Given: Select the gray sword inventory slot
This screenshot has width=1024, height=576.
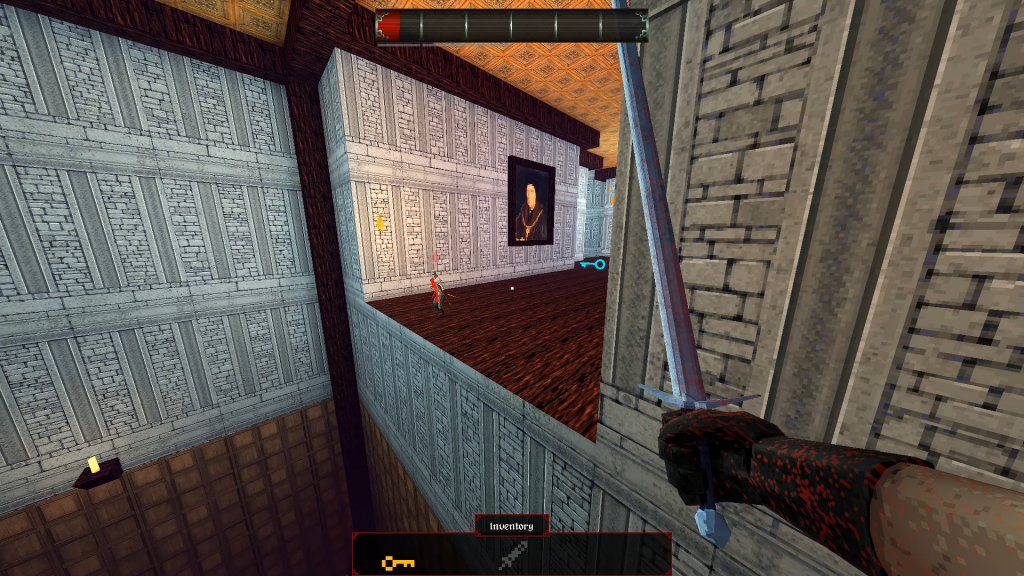Looking at the screenshot, I should (x=511, y=558).
